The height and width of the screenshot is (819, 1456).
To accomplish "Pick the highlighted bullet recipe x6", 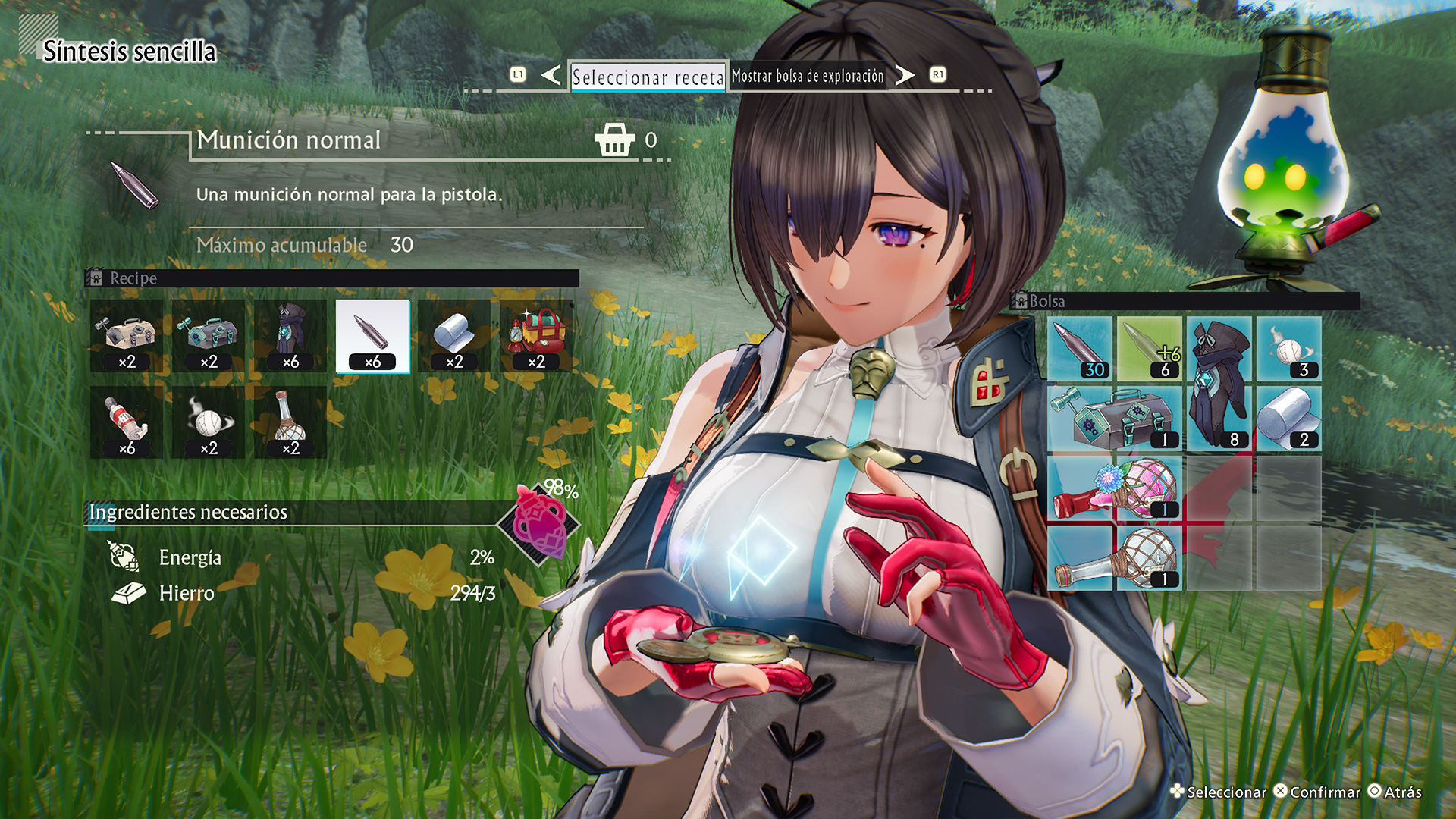I will coord(372,336).
